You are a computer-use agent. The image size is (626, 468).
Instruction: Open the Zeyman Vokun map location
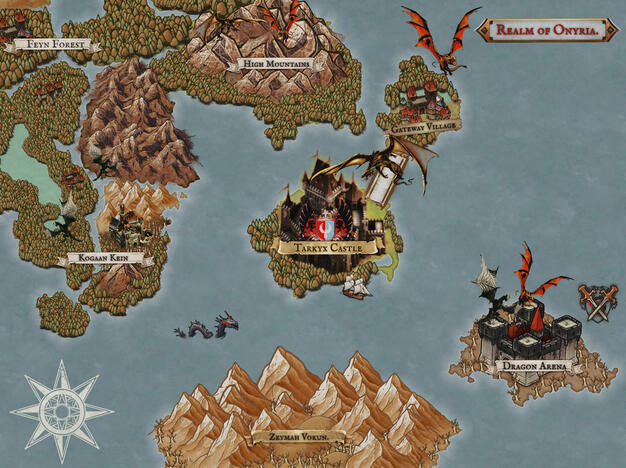pyautogui.click(x=299, y=437)
